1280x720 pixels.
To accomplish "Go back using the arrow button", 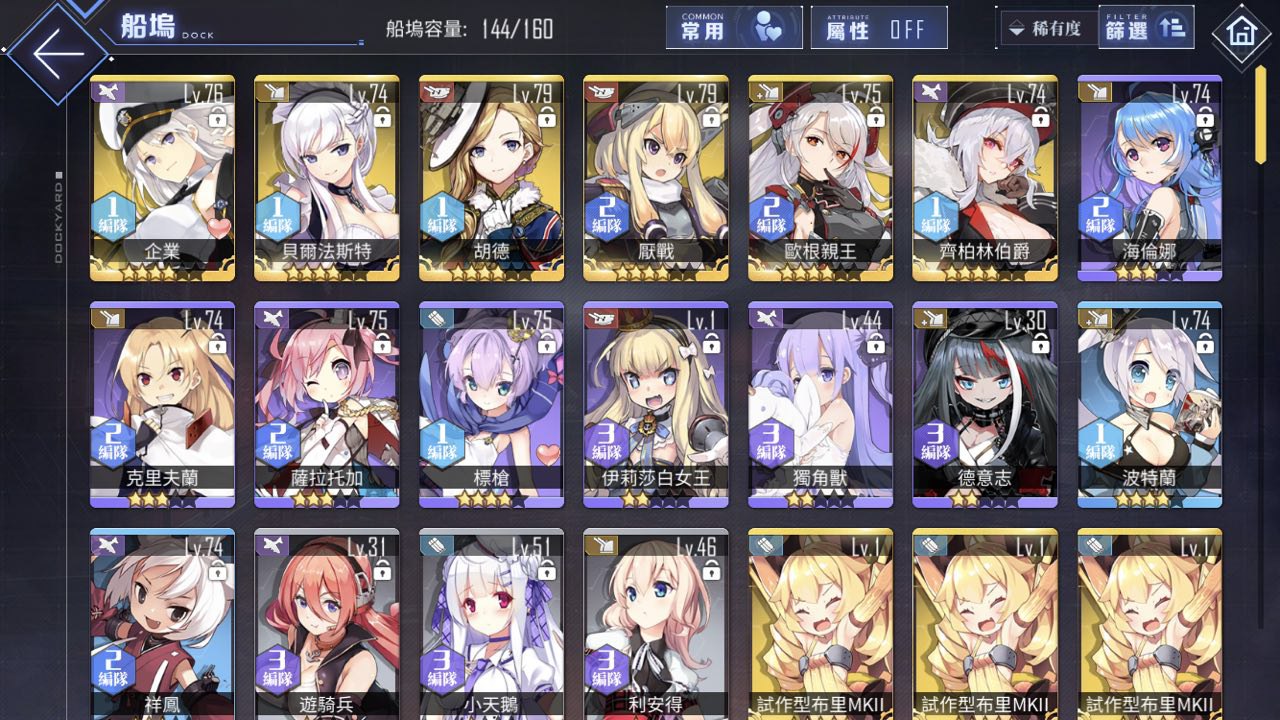I will tap(58, 53).
